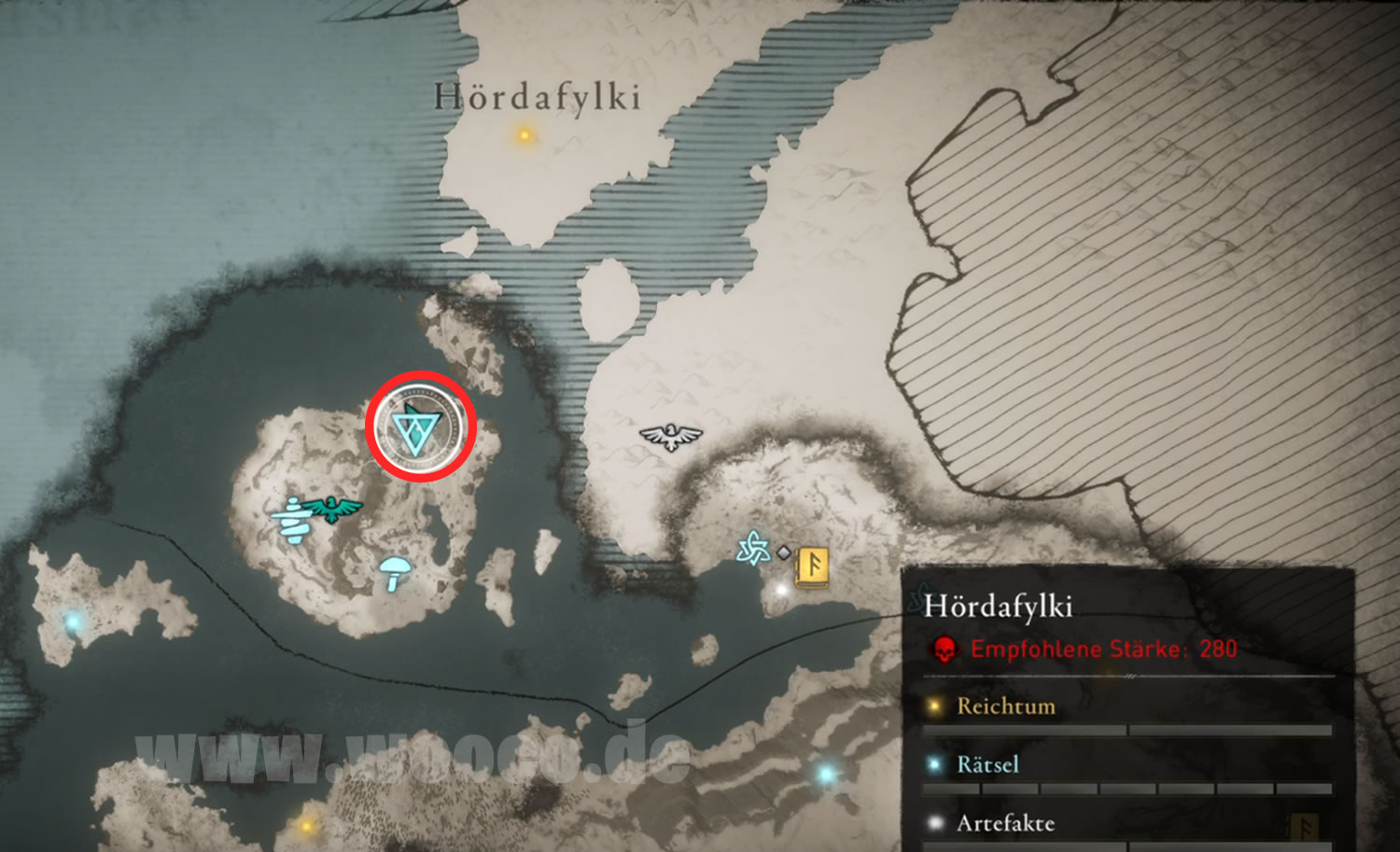Select the triangle marker circled in red

pyautogui.click(x=420, y=428)
